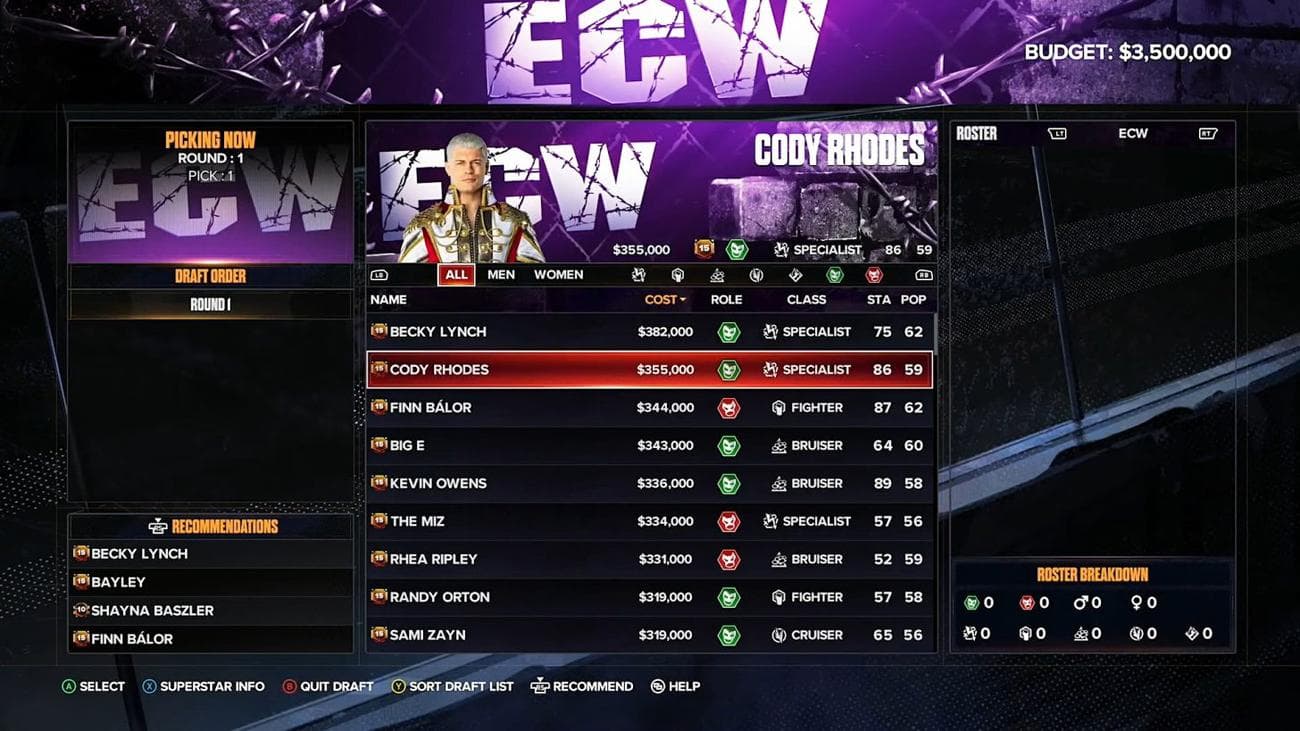Viewport: 1300px width, 731px height.
Task: Sort the list by NAME column
Action: coord(388,300)
